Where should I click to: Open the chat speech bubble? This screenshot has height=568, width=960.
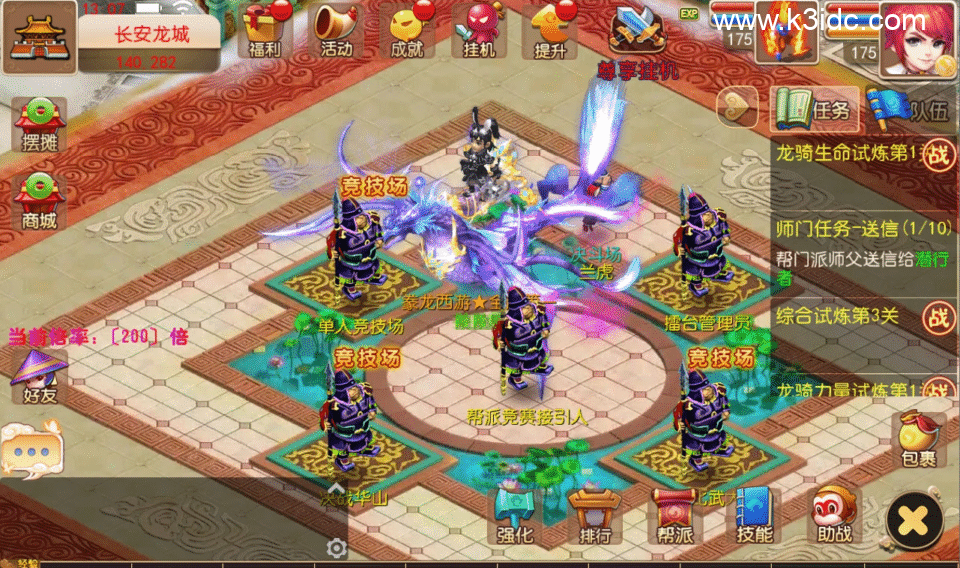pyautogui.click(x=31, y=450)
